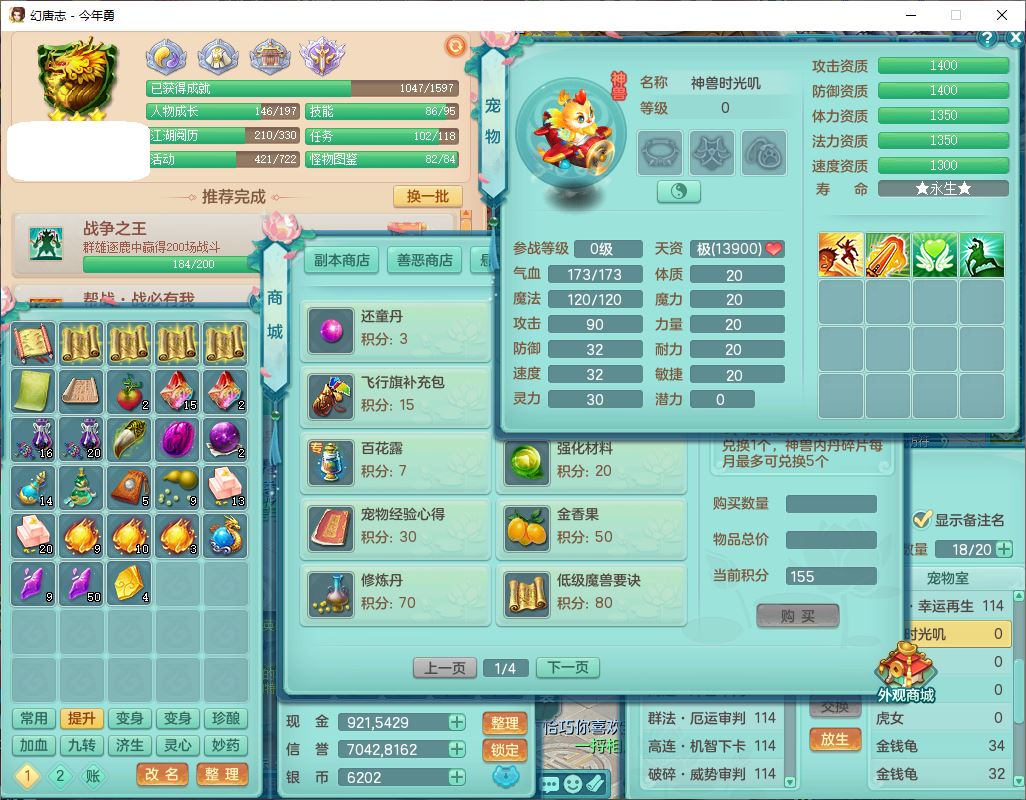
Task: Toggle the 显示备注名 checkbox
Action: 922,520
